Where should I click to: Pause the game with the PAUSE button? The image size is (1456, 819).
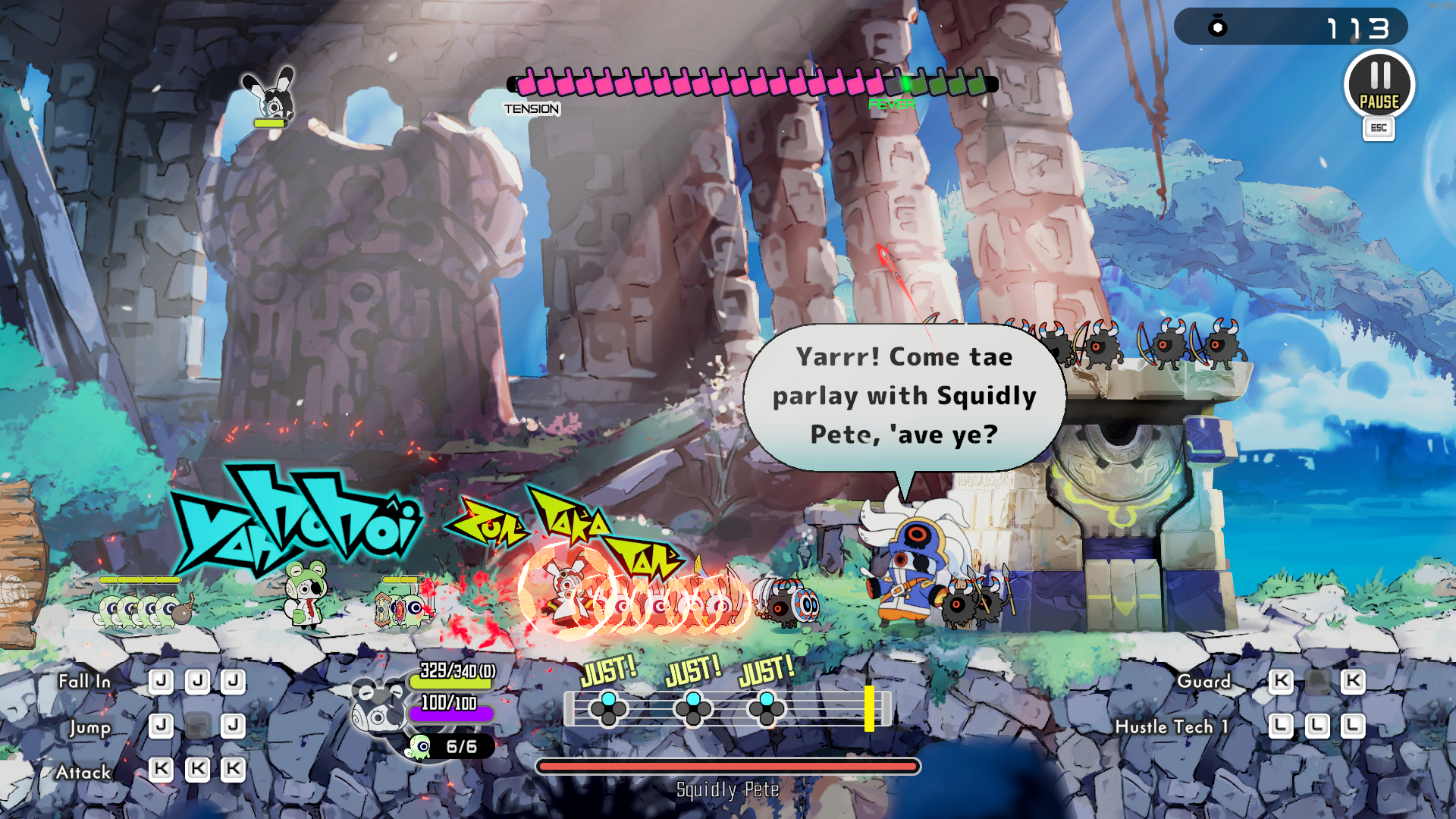click(1379, 85)
